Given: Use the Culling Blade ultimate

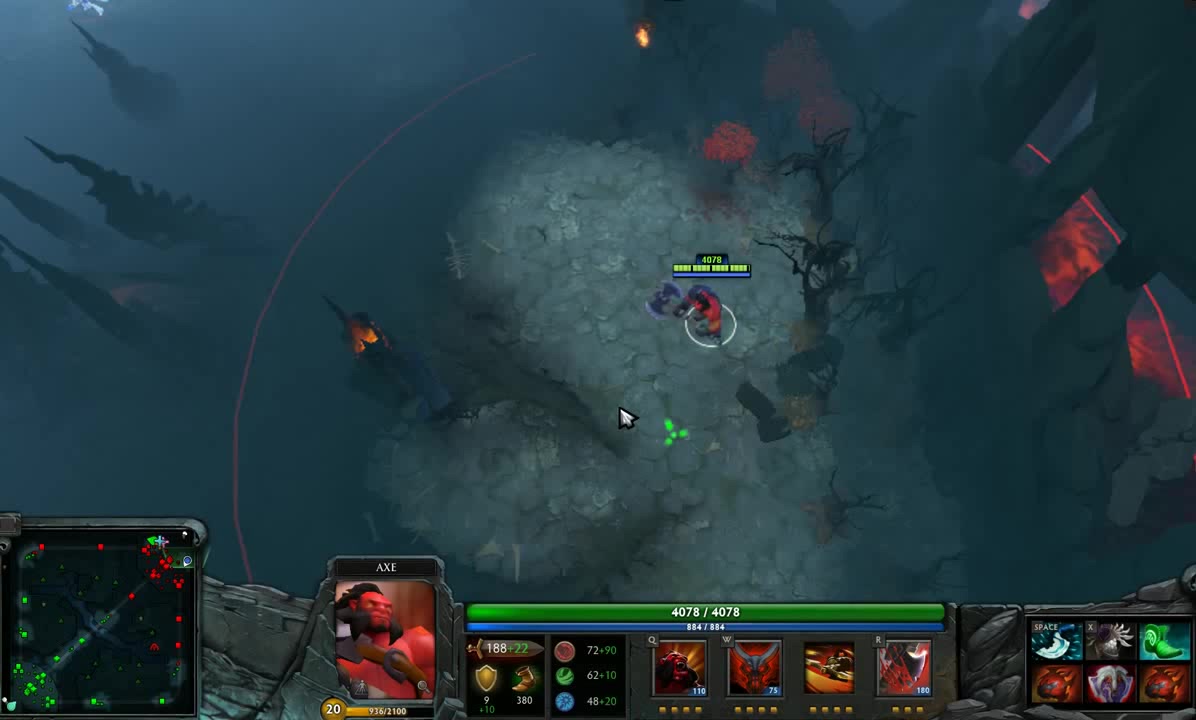Looking at the screenshot, I should 904,668.
